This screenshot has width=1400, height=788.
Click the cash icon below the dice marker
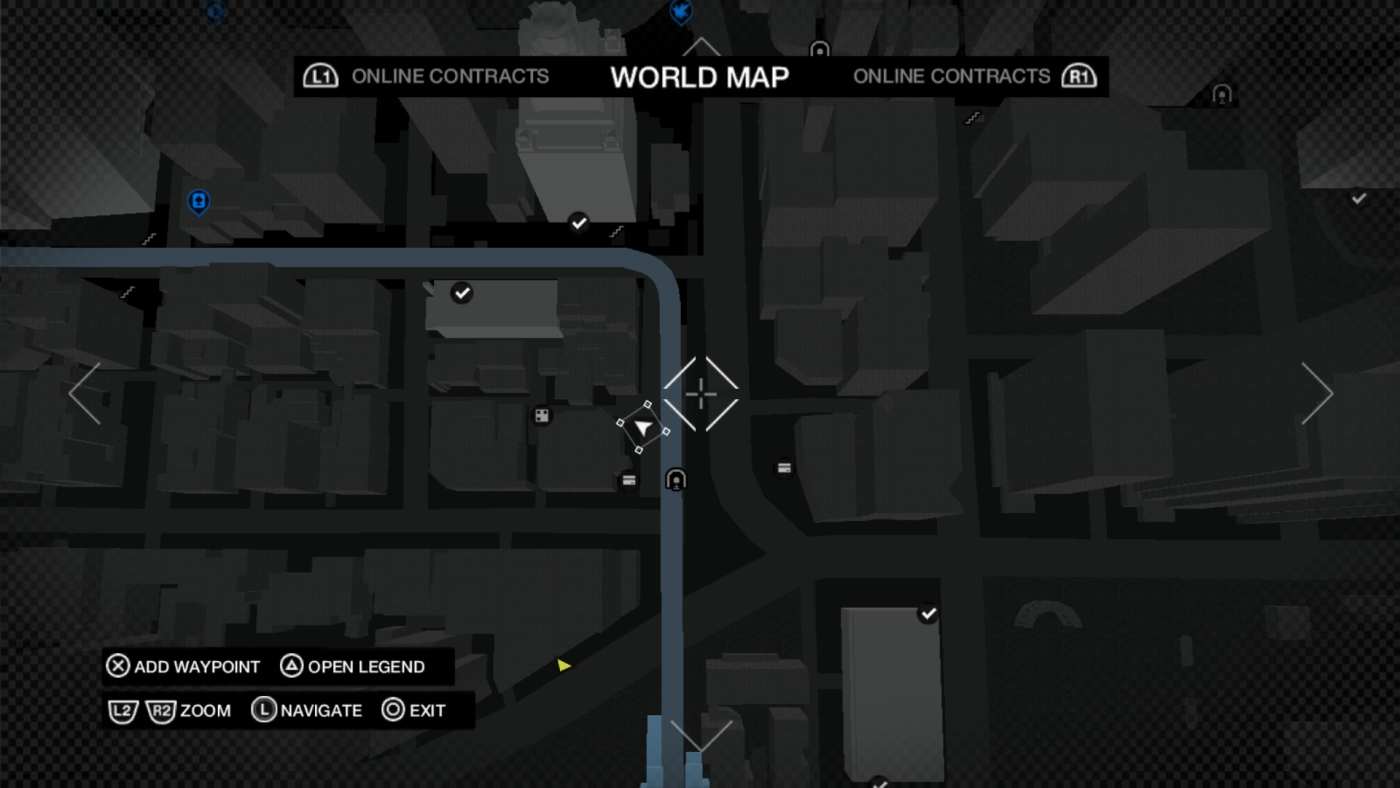click(x=627, y=480)
